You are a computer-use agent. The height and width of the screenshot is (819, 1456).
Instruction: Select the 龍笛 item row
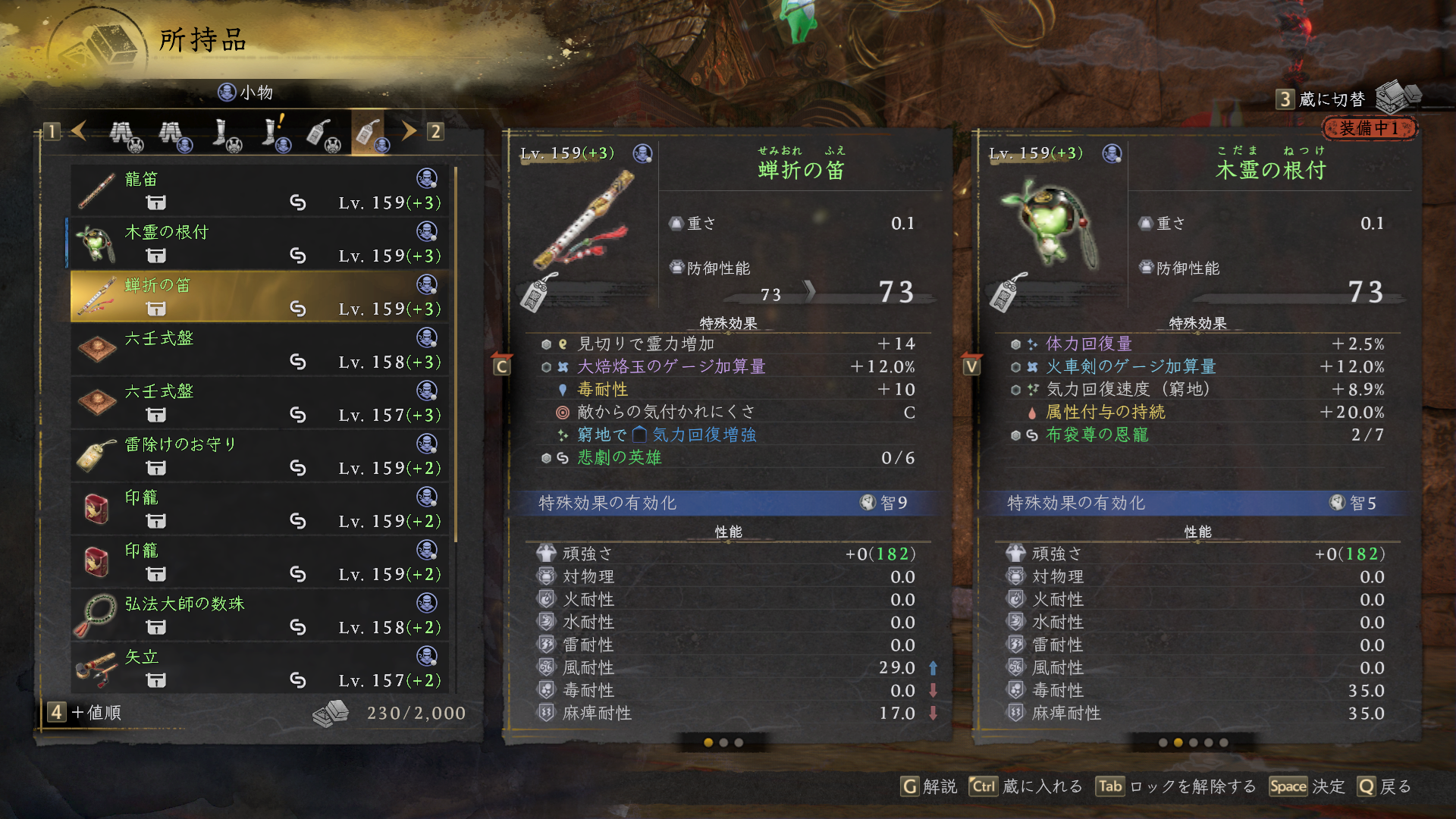[259, 190]
